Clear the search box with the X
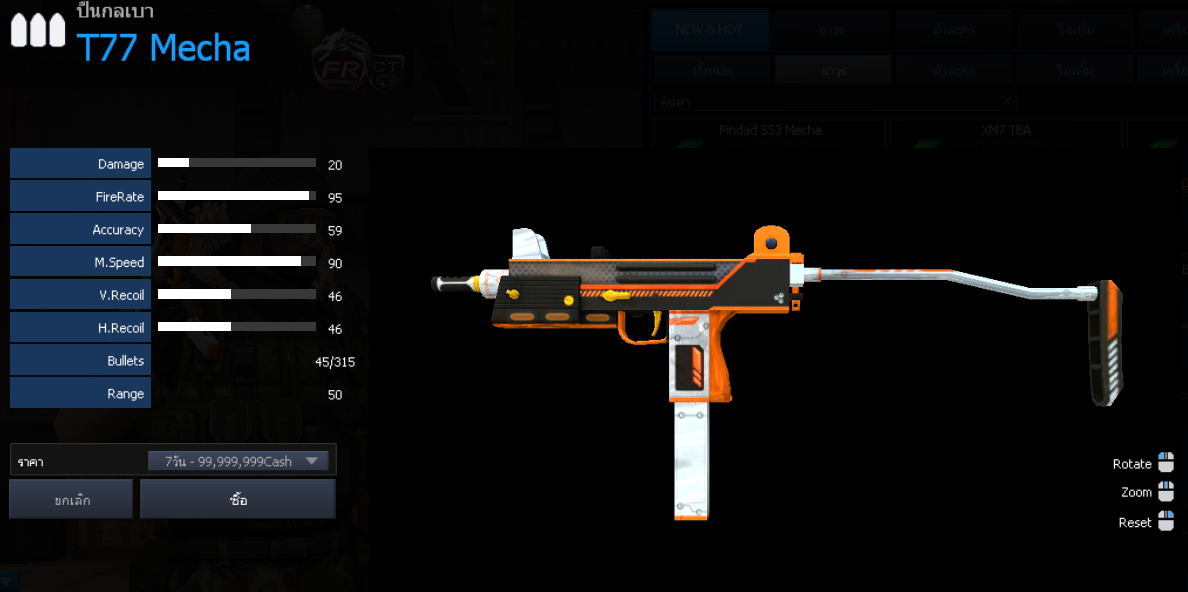This screenshot has width=1188, height=592. pos(1007,101)
